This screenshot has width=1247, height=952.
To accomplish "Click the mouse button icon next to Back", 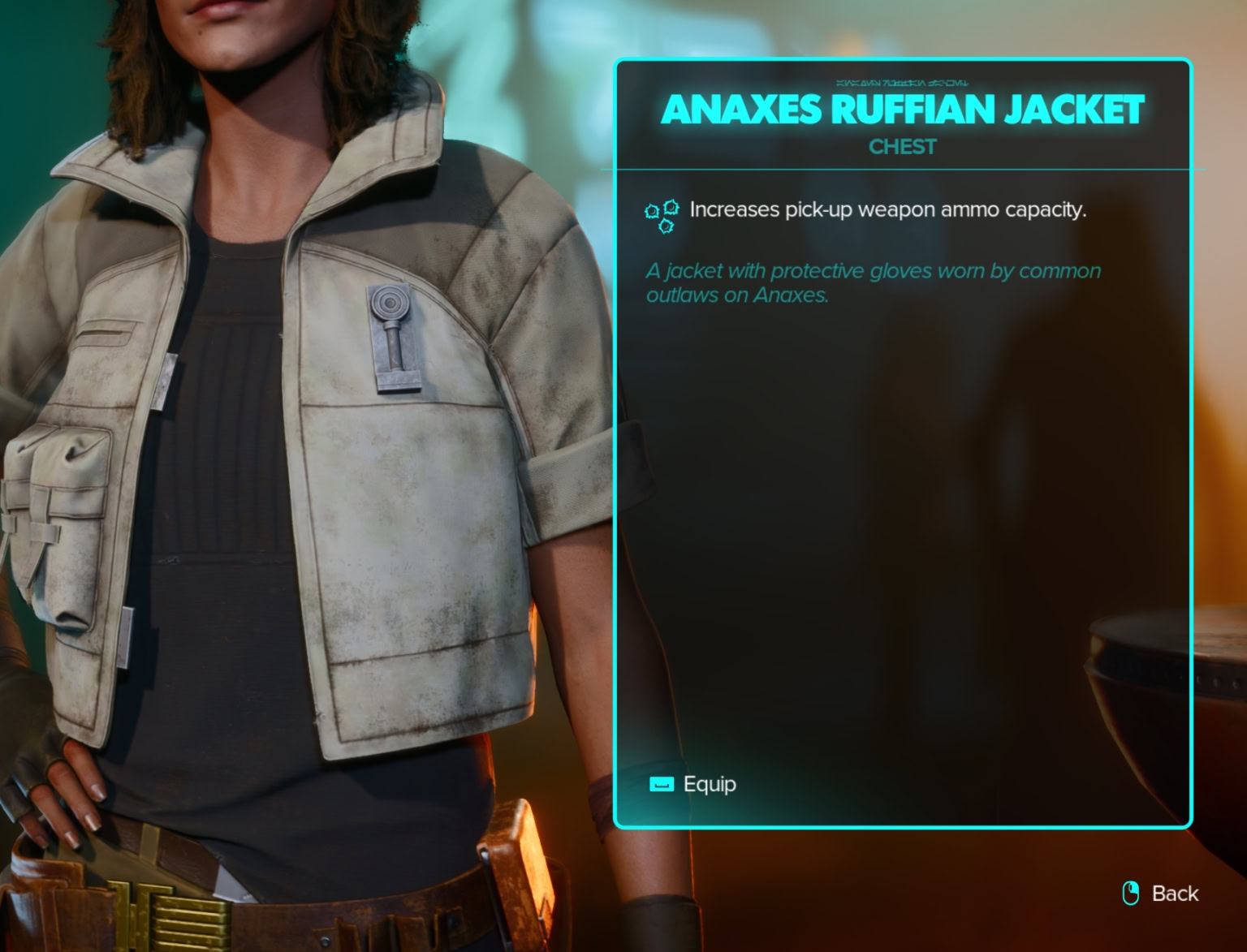I will click(x=1129, y=893).
